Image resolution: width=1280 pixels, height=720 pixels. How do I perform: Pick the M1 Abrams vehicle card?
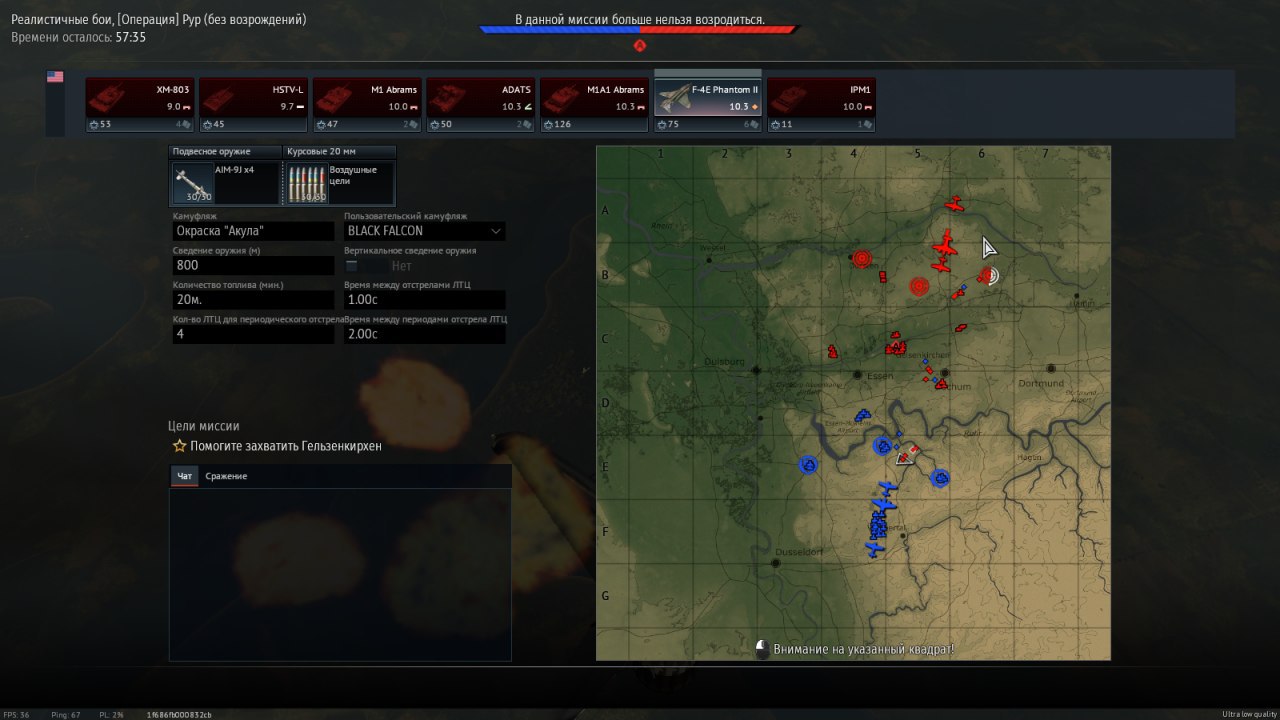[367, 105]
